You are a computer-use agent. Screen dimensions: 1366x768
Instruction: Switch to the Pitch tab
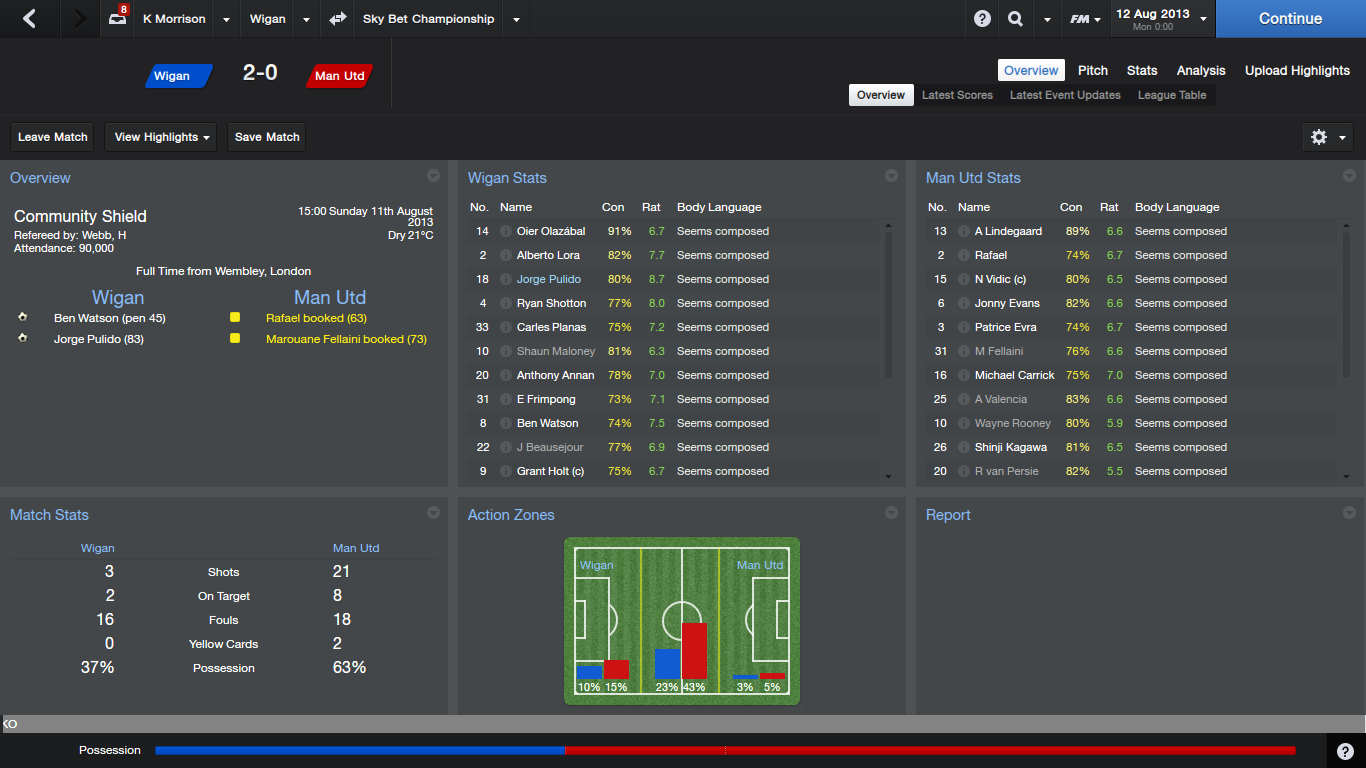tap(1092, 70)
